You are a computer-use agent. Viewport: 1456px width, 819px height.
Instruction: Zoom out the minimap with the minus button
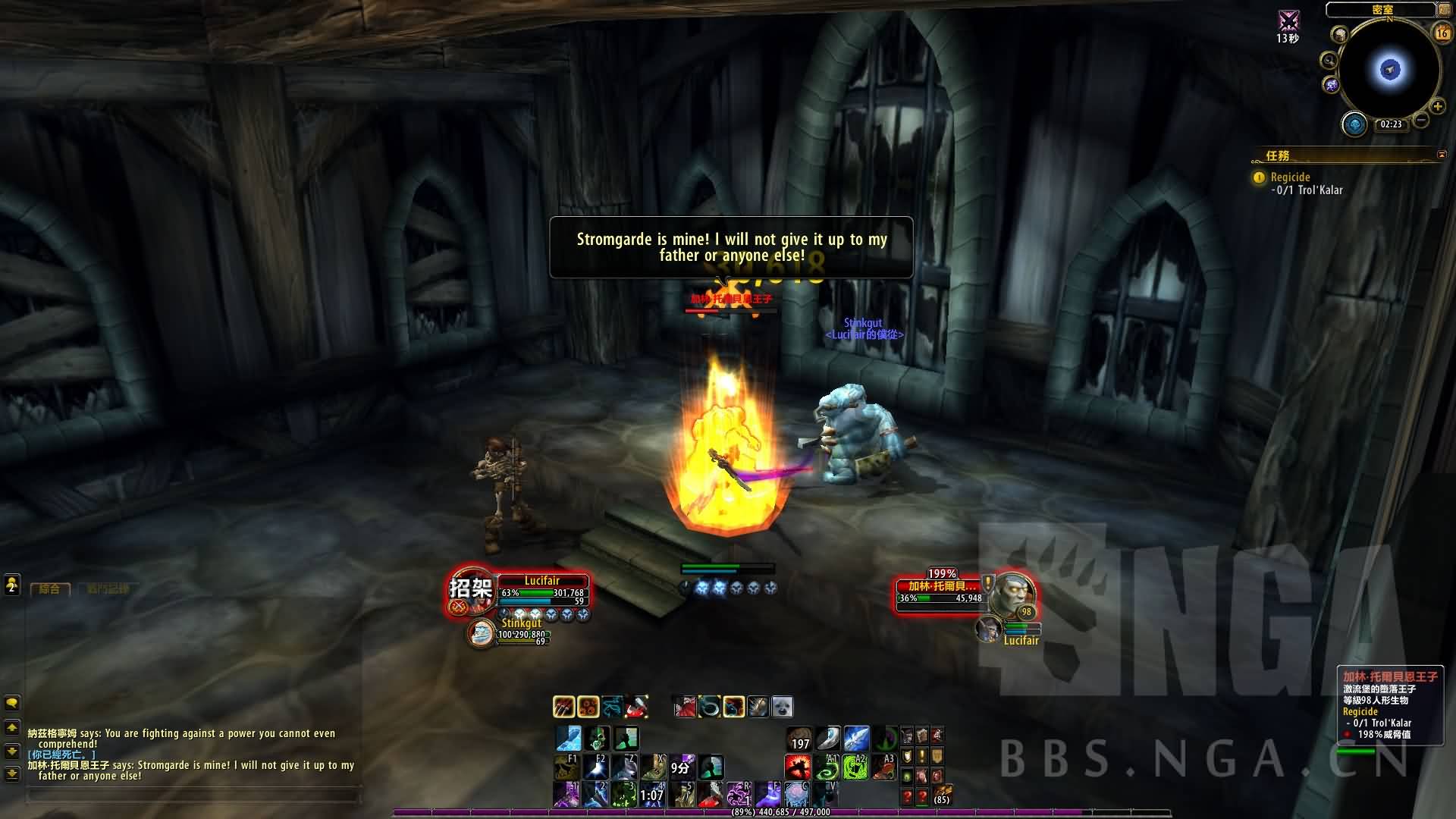point(1421,120)
